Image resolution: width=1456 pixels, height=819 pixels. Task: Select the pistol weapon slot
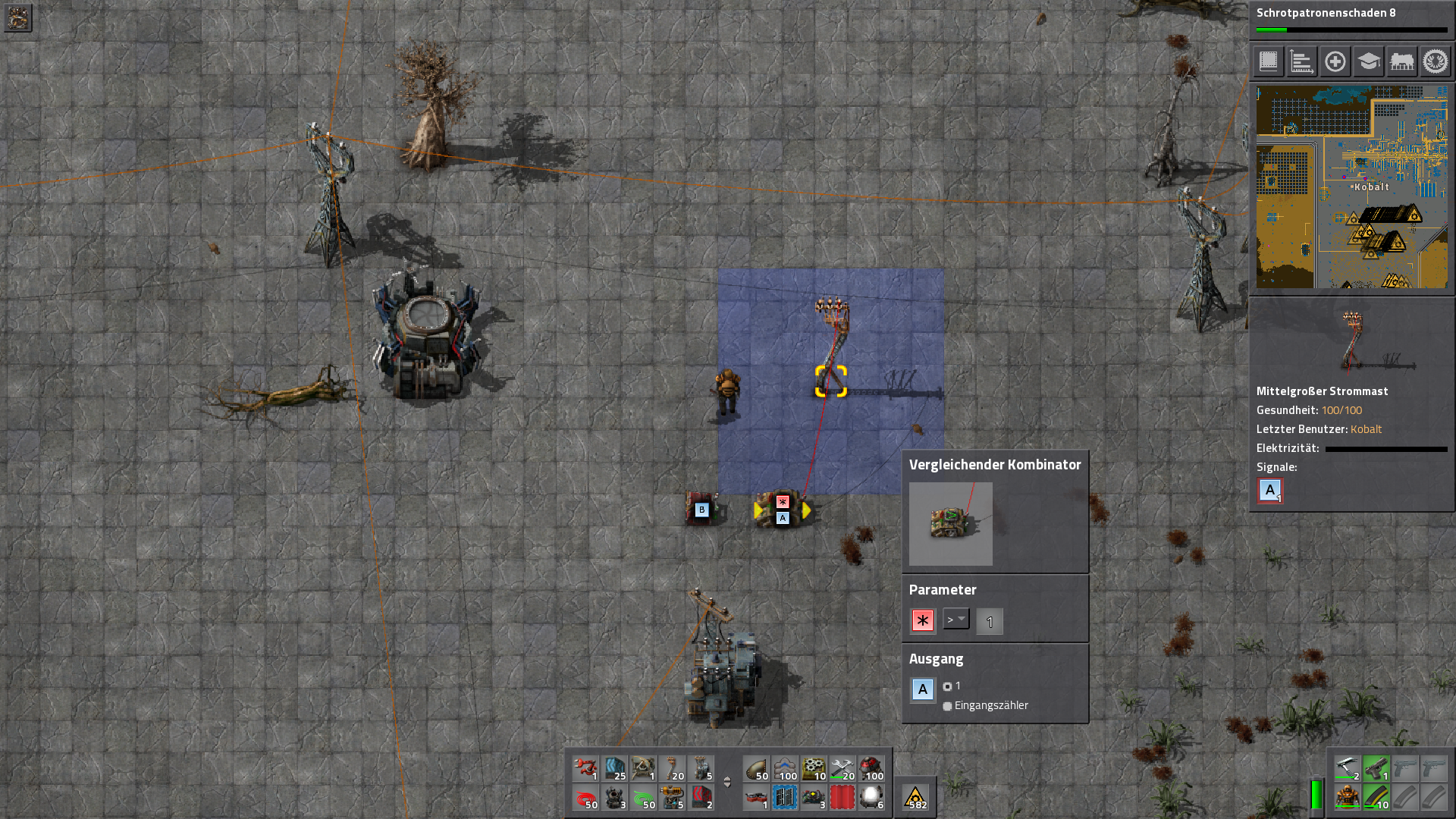pyautogui.click(x=1376, y=768)
